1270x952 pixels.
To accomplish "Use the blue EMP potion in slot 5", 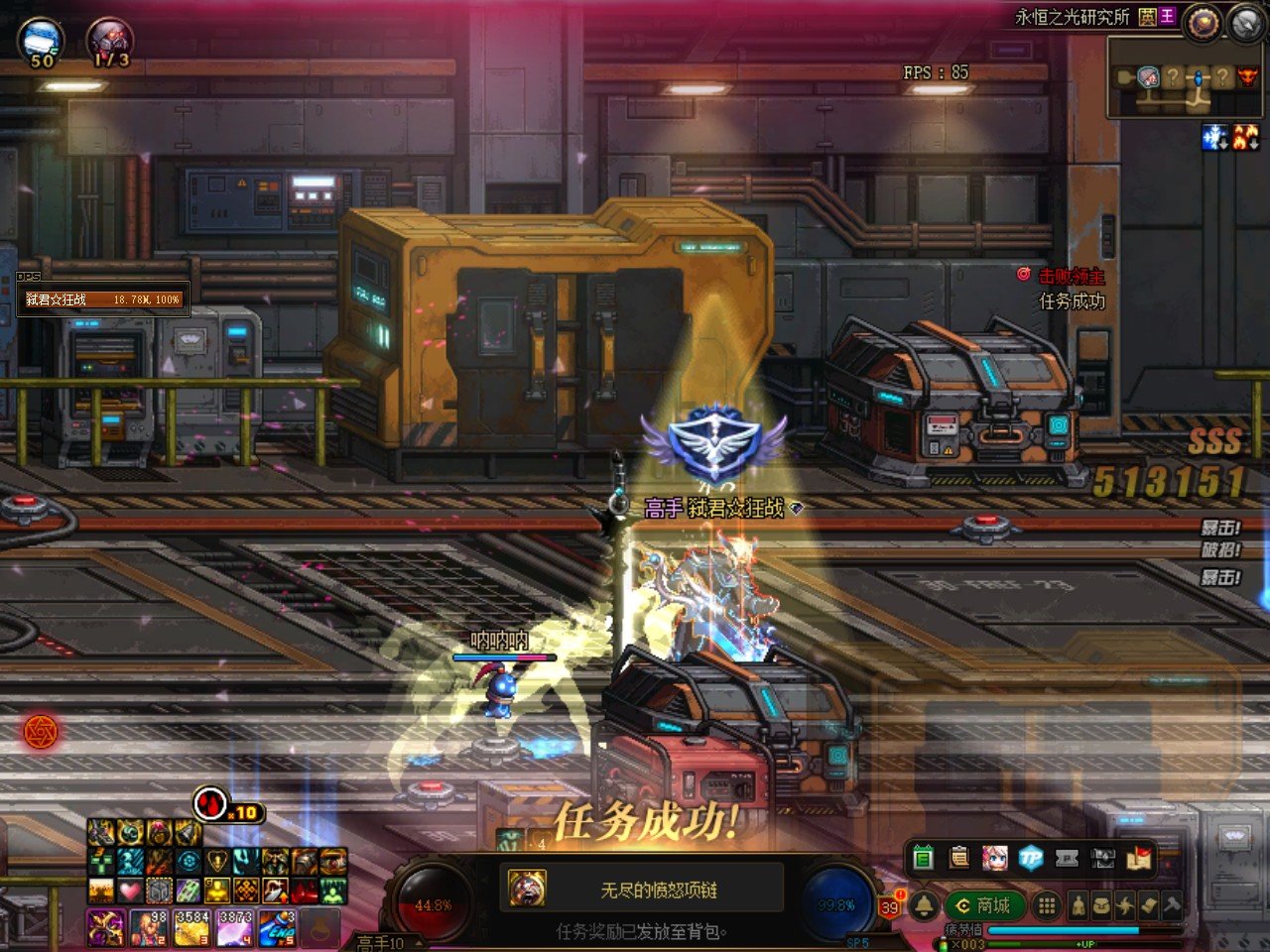I will (x=277, y=928).
